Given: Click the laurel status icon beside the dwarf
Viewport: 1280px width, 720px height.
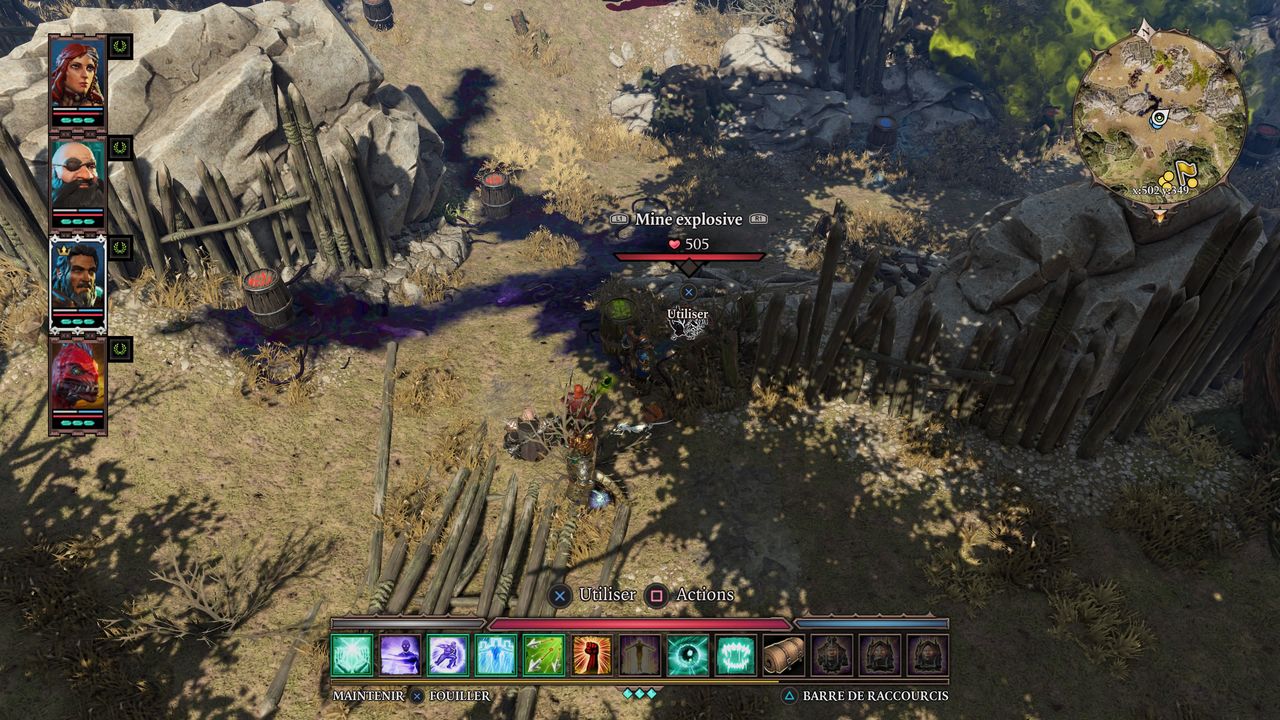Looking at the screenshot, I should coord(120,148).
